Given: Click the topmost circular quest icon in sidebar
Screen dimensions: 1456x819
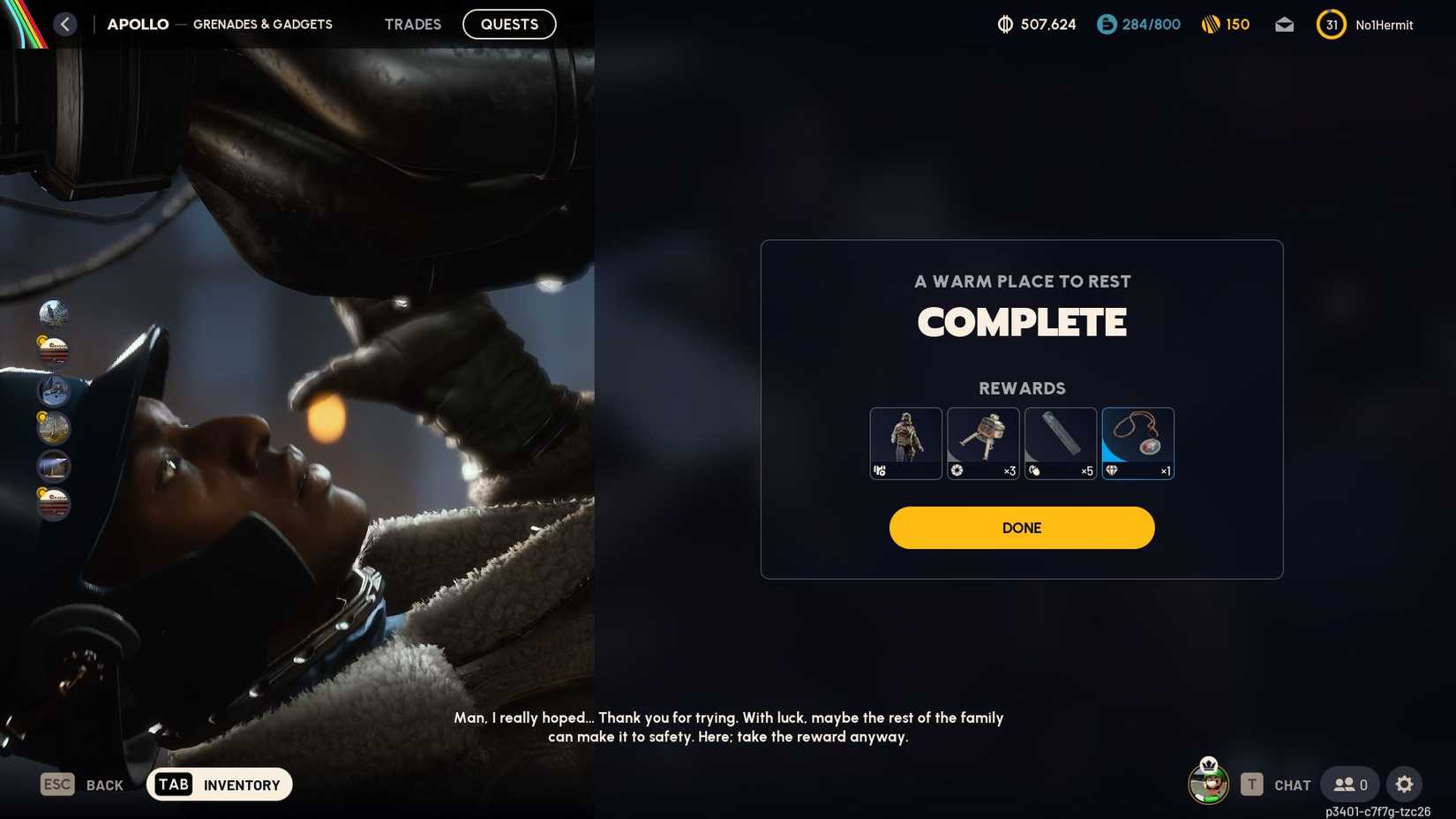Looking at the screenshot, I should coord(53,313).
